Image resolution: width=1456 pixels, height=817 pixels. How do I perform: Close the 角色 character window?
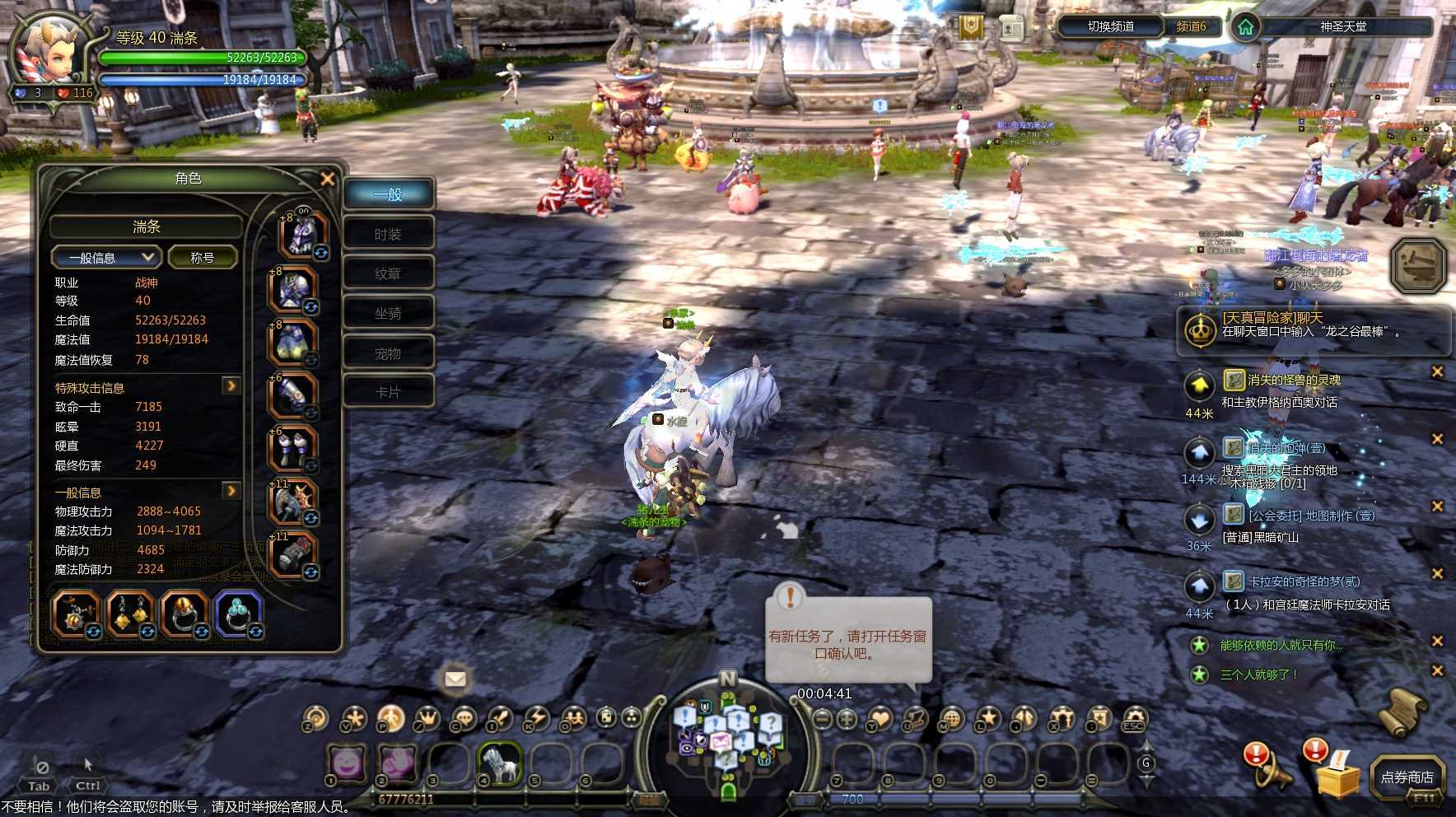coord(327,179)
